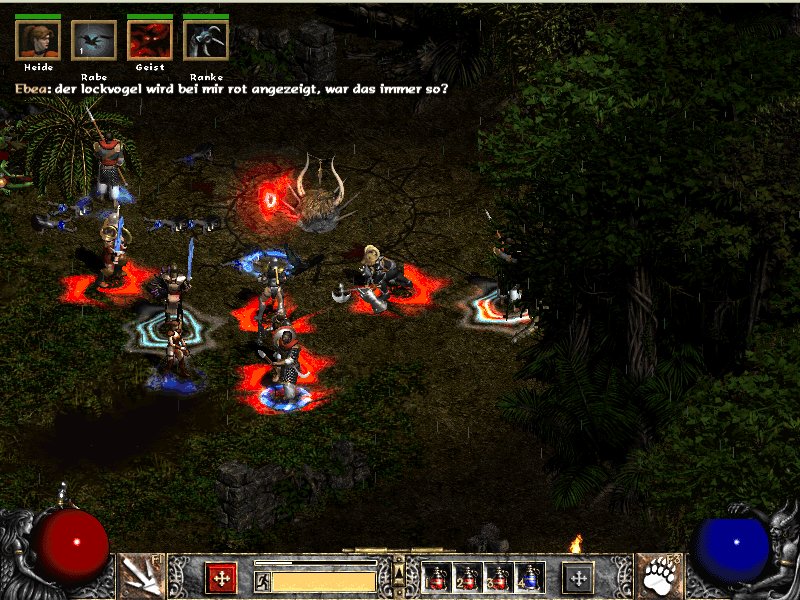Choose the Ranke vine portrait

click(x=206, y=40)
